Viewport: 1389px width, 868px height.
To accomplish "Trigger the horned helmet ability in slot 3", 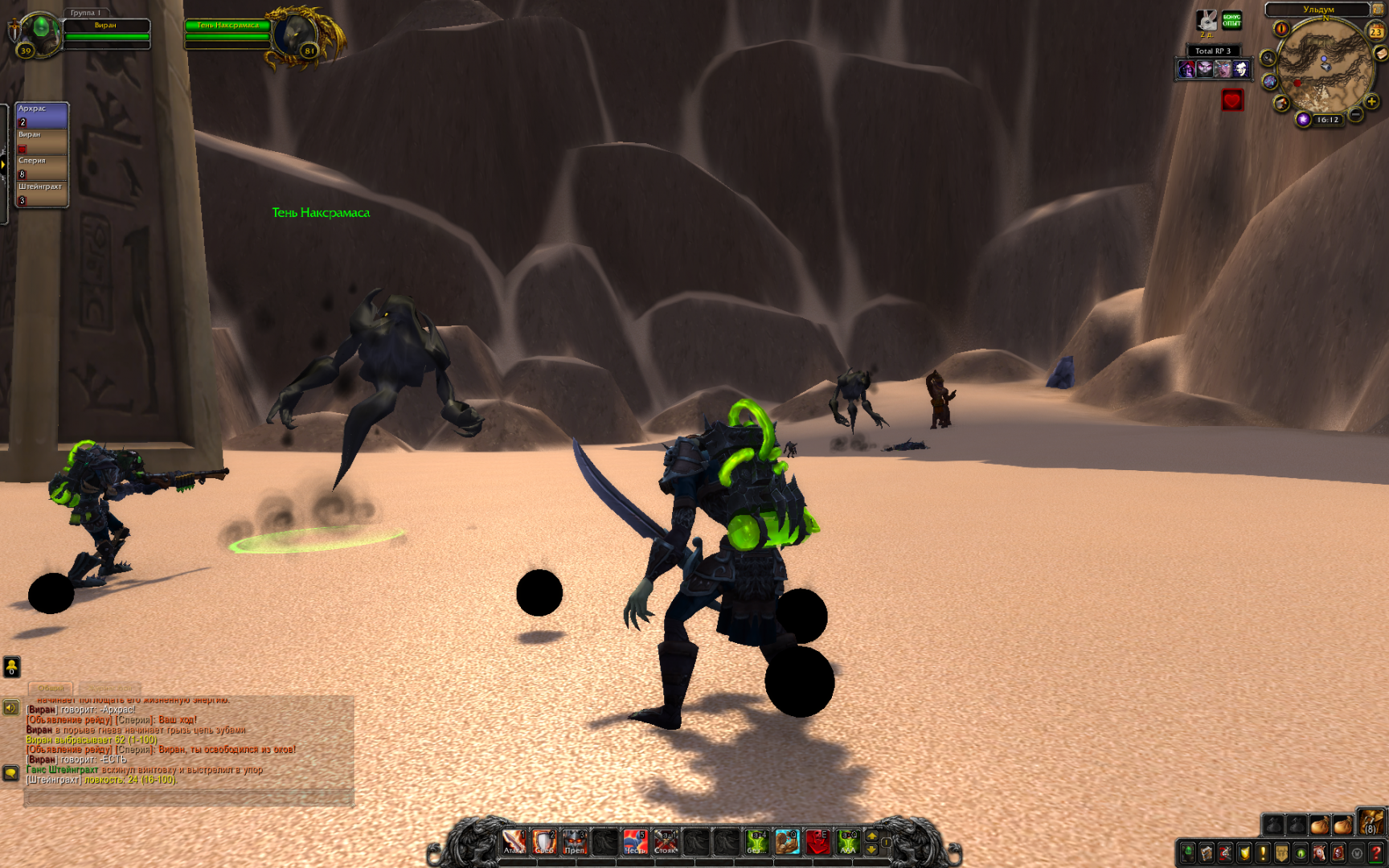I will pos(574,842).
